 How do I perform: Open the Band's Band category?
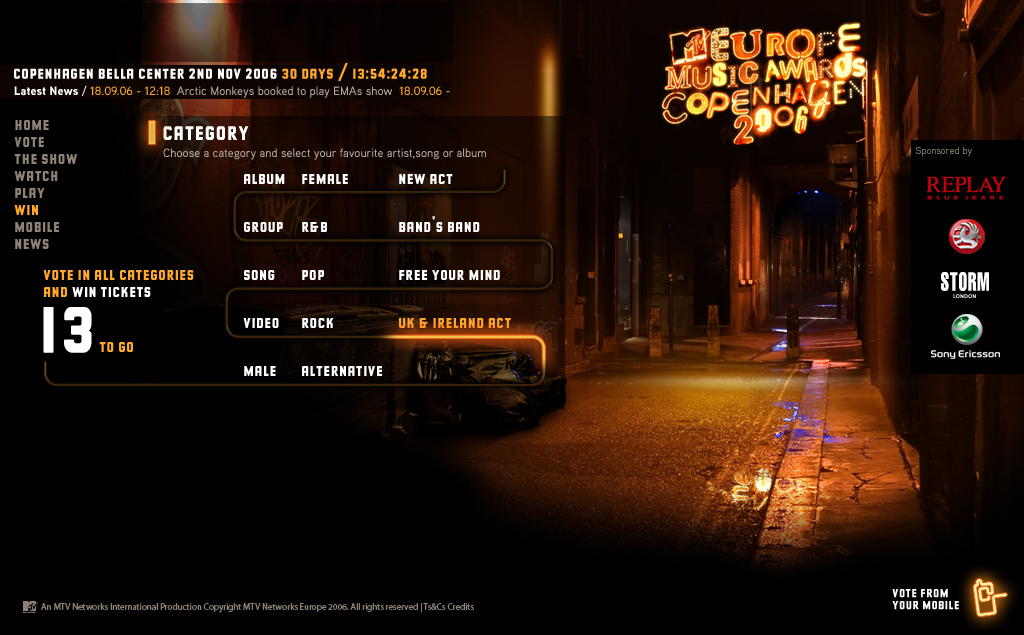(x=439, y=228)
